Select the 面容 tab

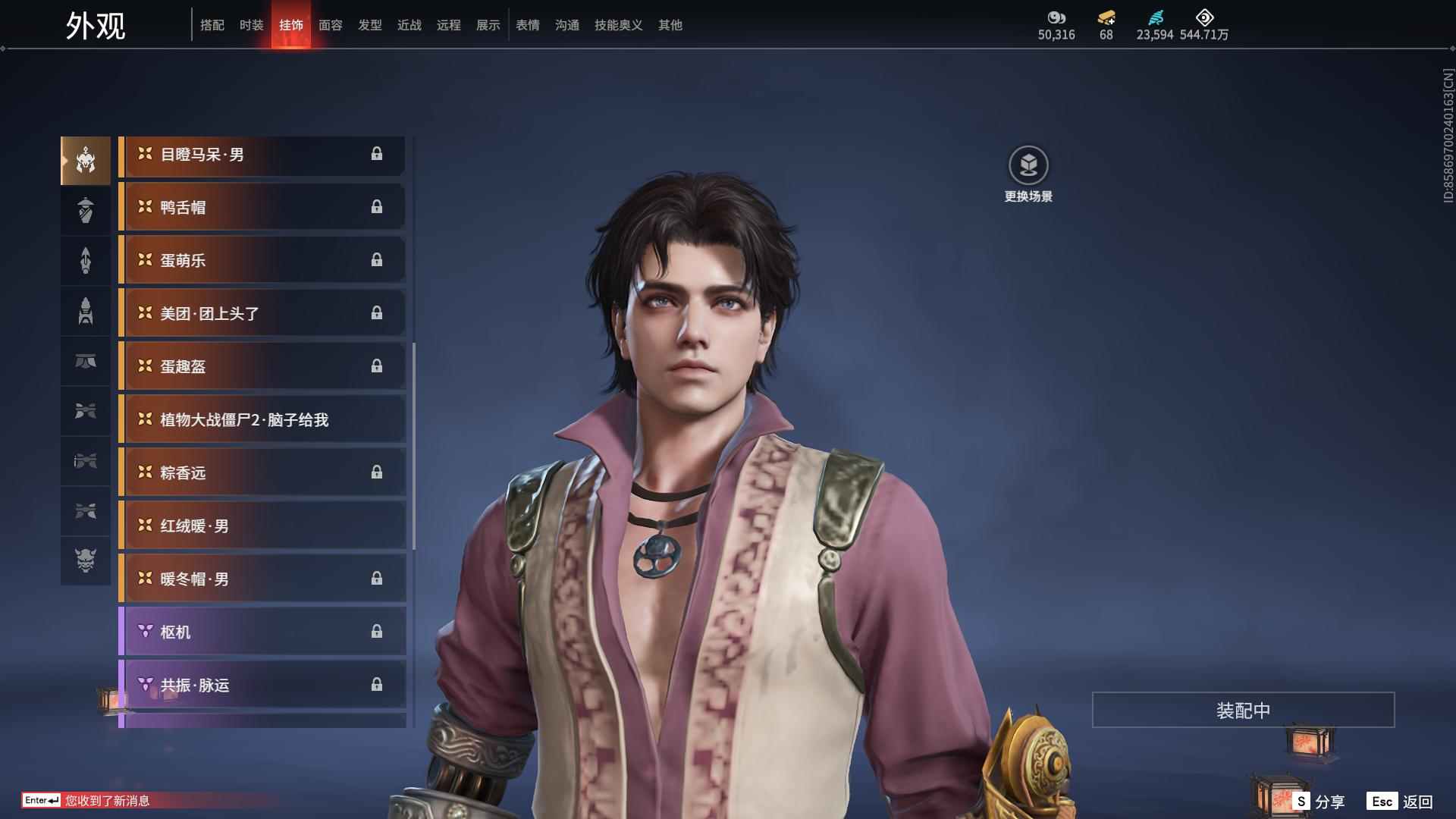330,25
